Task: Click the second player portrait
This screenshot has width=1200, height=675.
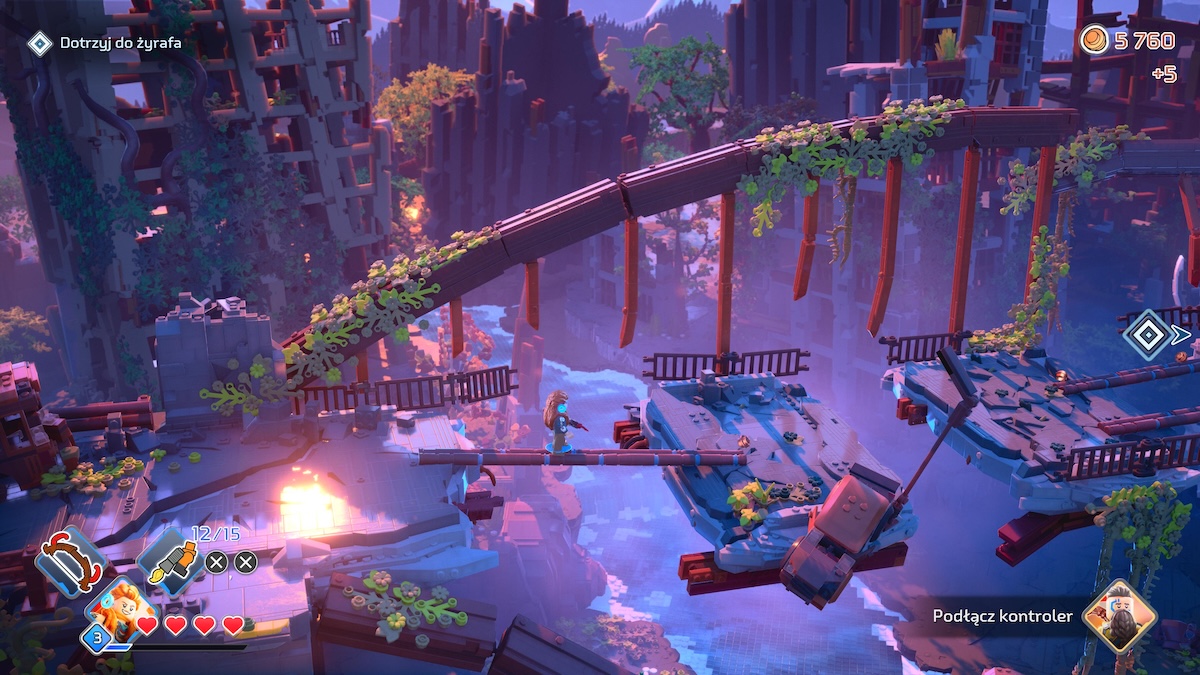Action: coord(1119,615)
